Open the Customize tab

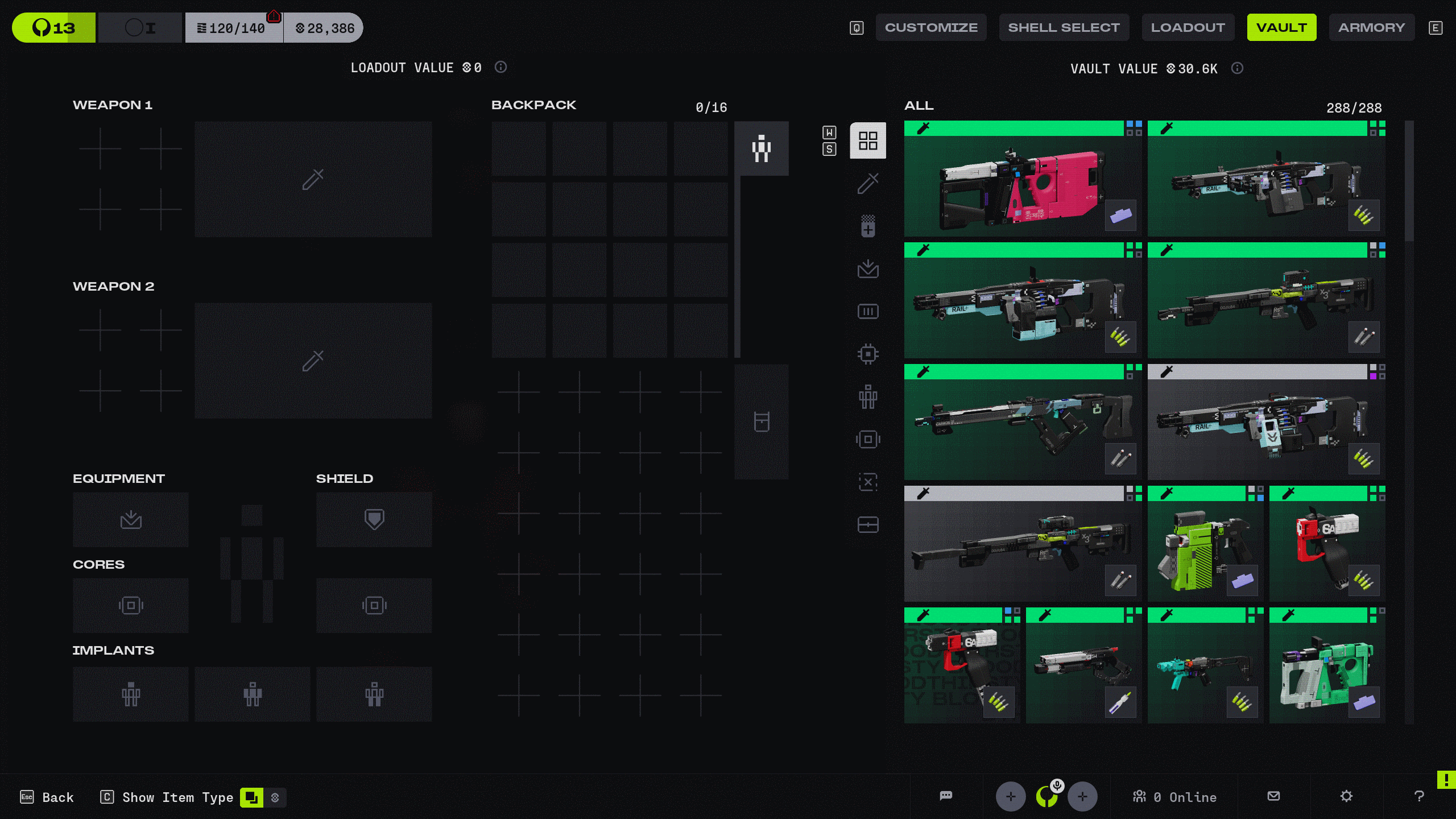pyautogui.click(x=931, y=27)
